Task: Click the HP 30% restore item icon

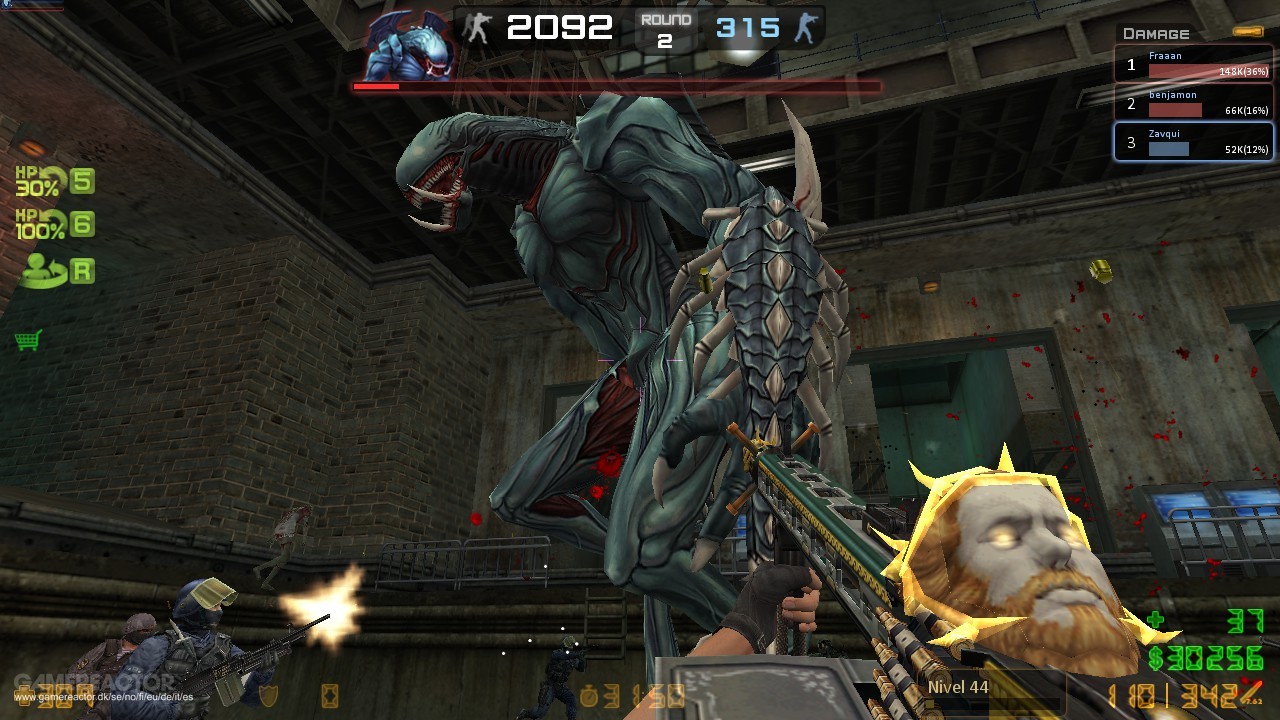Action: 40,180
